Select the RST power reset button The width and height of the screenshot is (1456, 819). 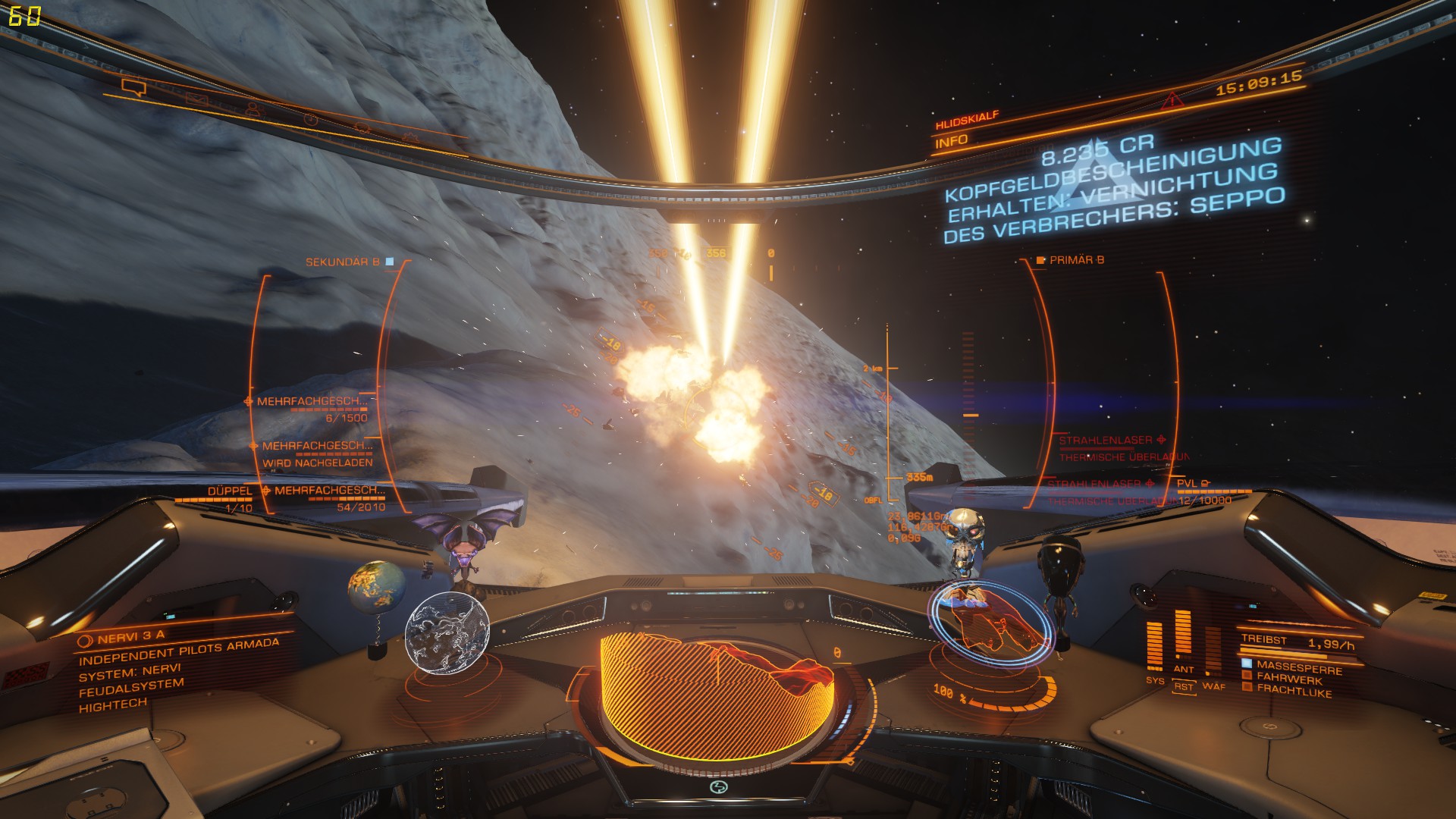[x=1183, y=686]
